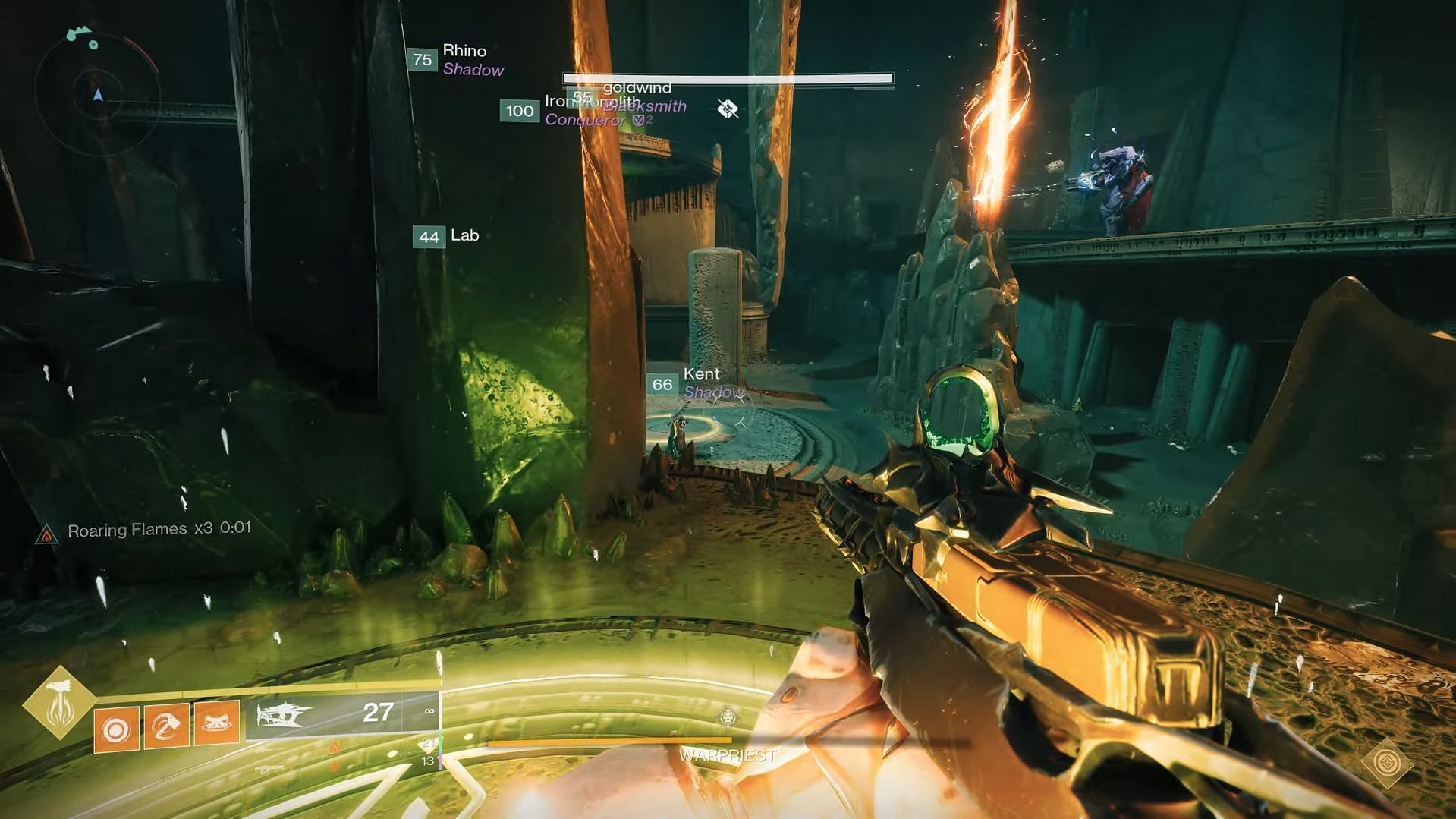Select the grenade ability icon
Viewport: 1456px width, 819px height.
[x=116, y=729]
